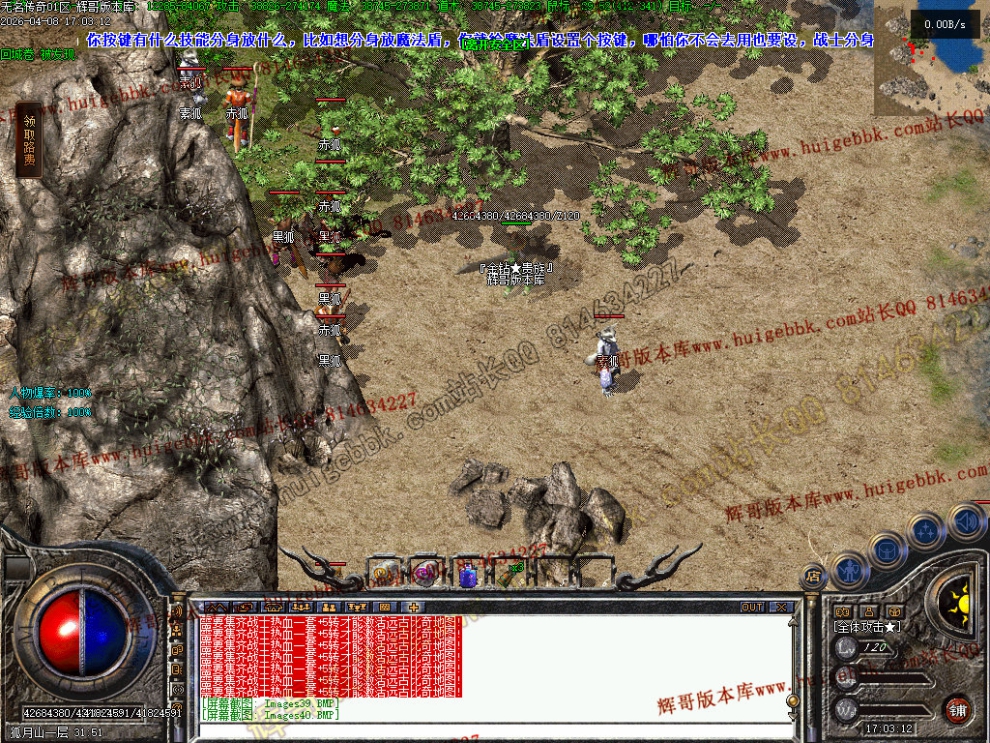Open the character status round button
Viewport: 990px width, 743px height.
[x=849, y=570]
